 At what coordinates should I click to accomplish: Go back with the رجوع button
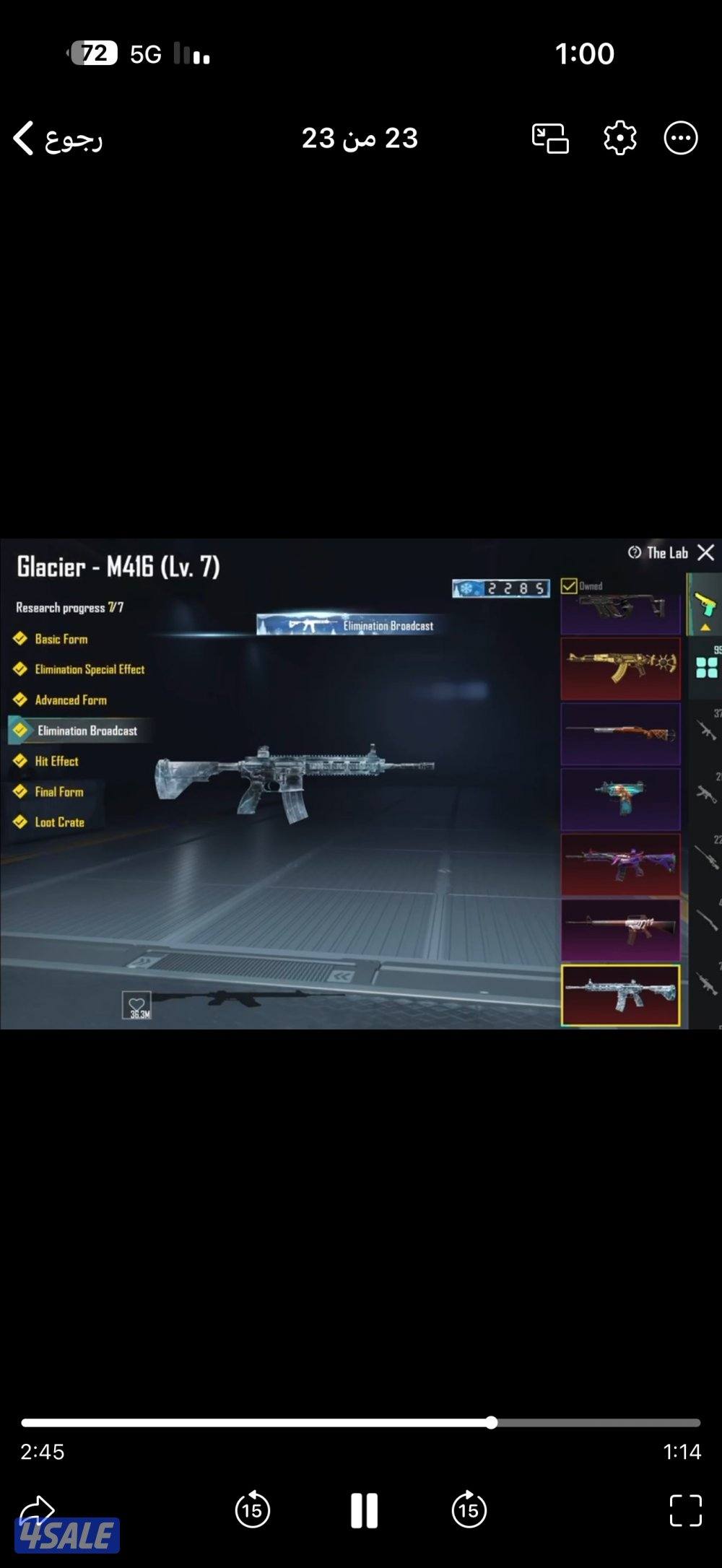58,138
